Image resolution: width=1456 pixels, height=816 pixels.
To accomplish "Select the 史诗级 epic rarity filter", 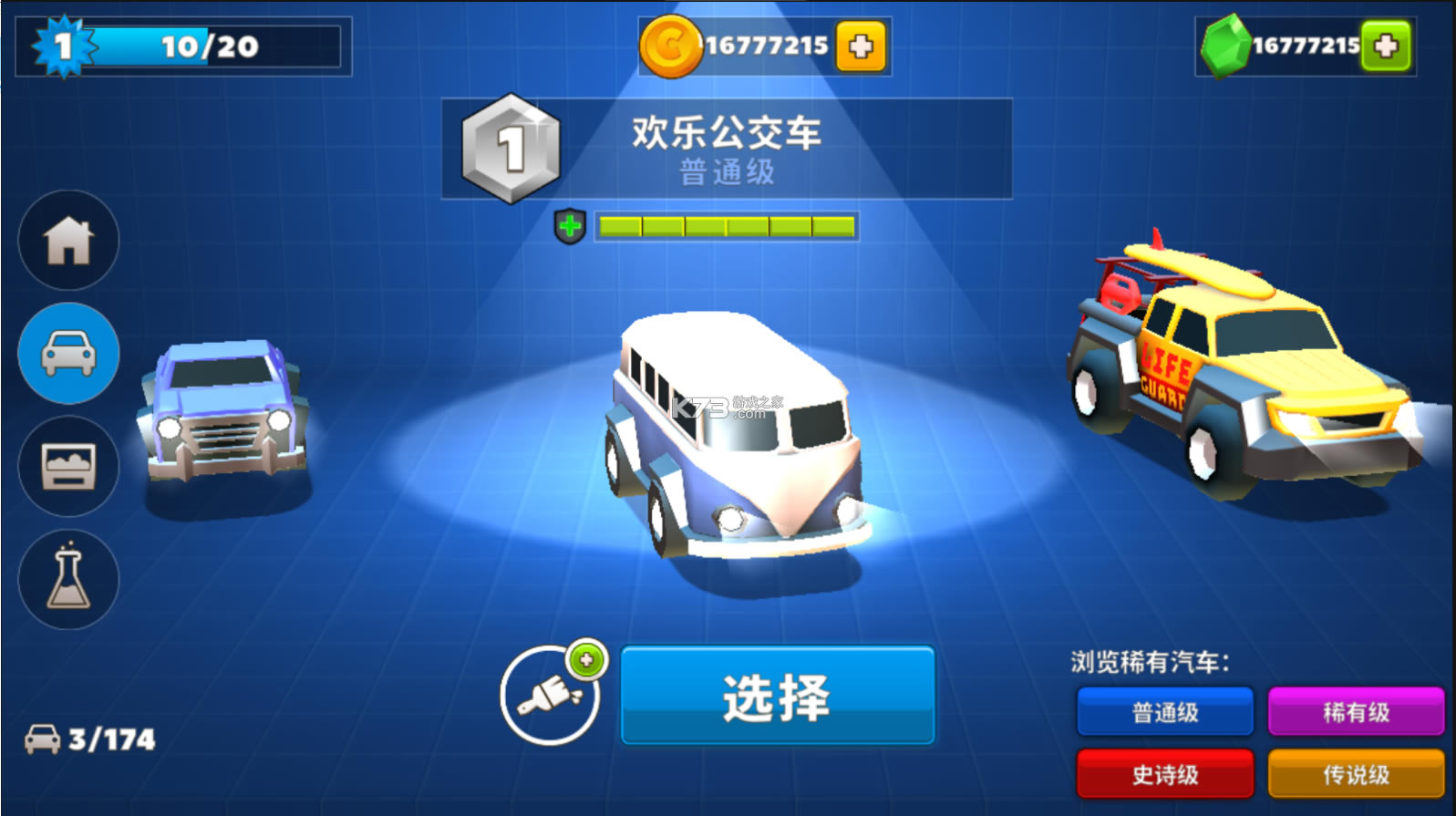I will click(1164, 774).
